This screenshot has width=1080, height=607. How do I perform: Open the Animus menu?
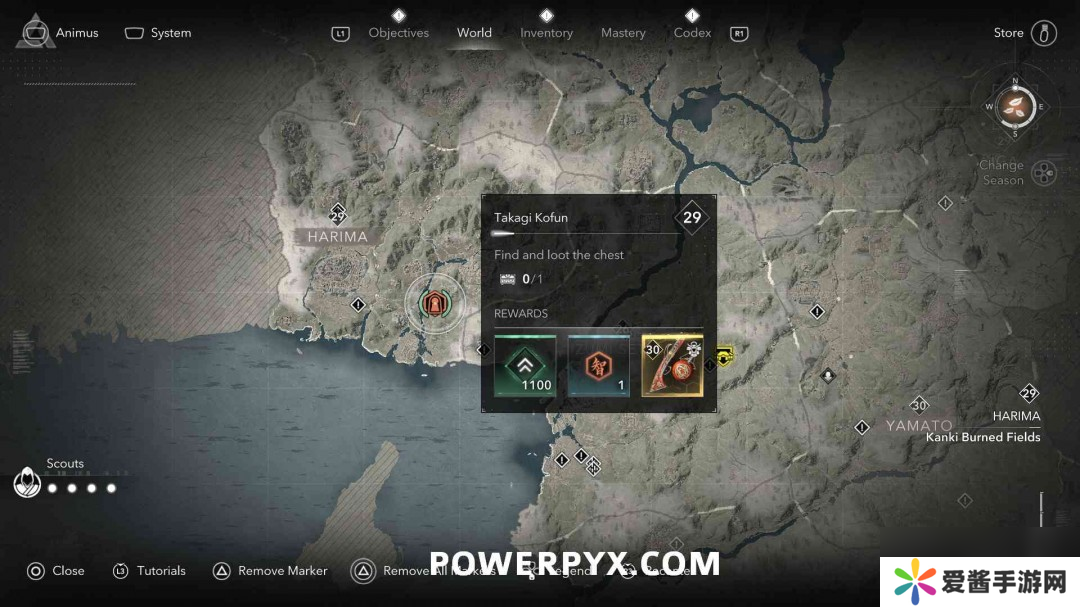coord(62,33)
